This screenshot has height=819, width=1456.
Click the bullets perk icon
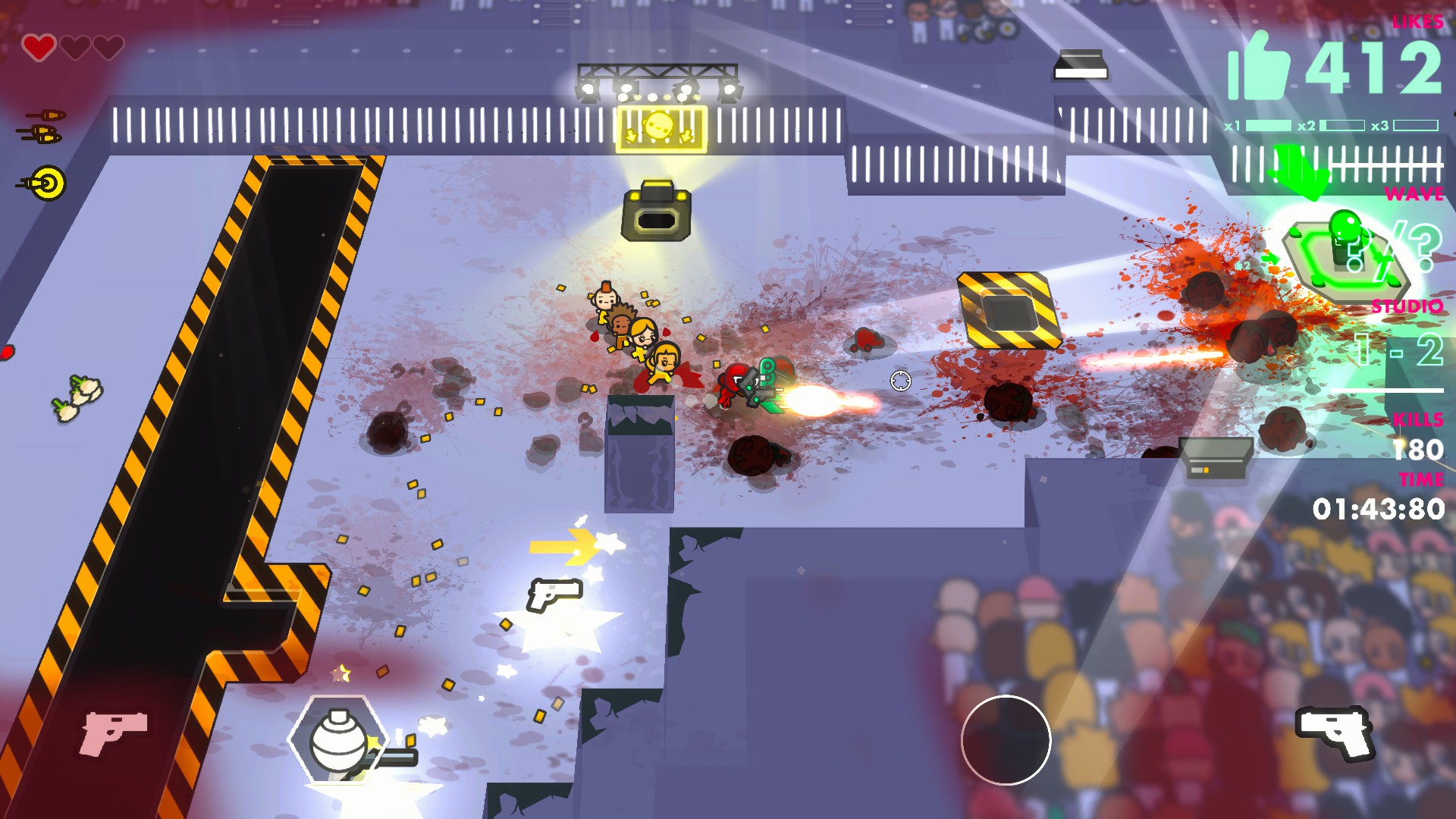coord(42,127)
